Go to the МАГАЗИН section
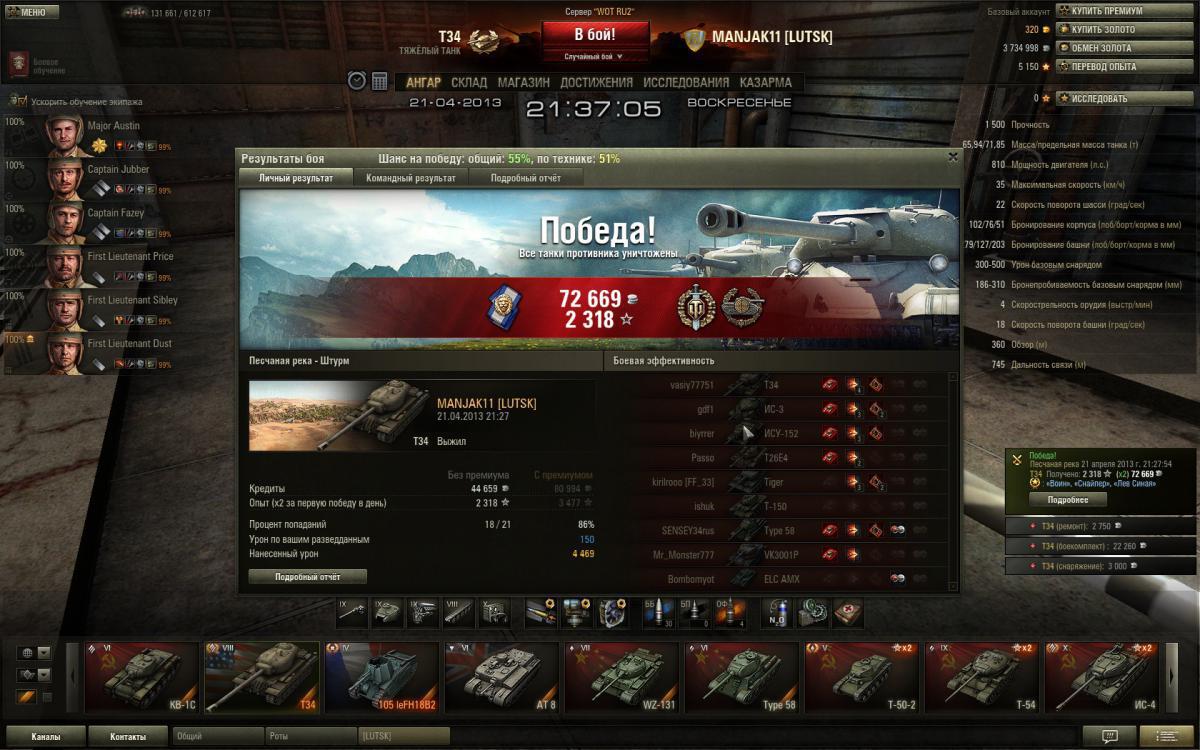1200x750 pixels. [523, 82]
